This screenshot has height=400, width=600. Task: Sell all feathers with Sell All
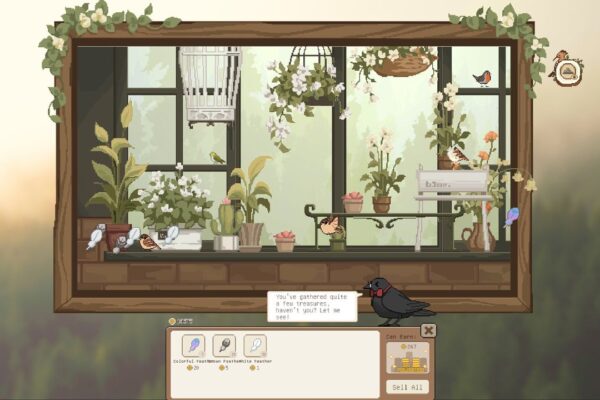coord(406,386)
